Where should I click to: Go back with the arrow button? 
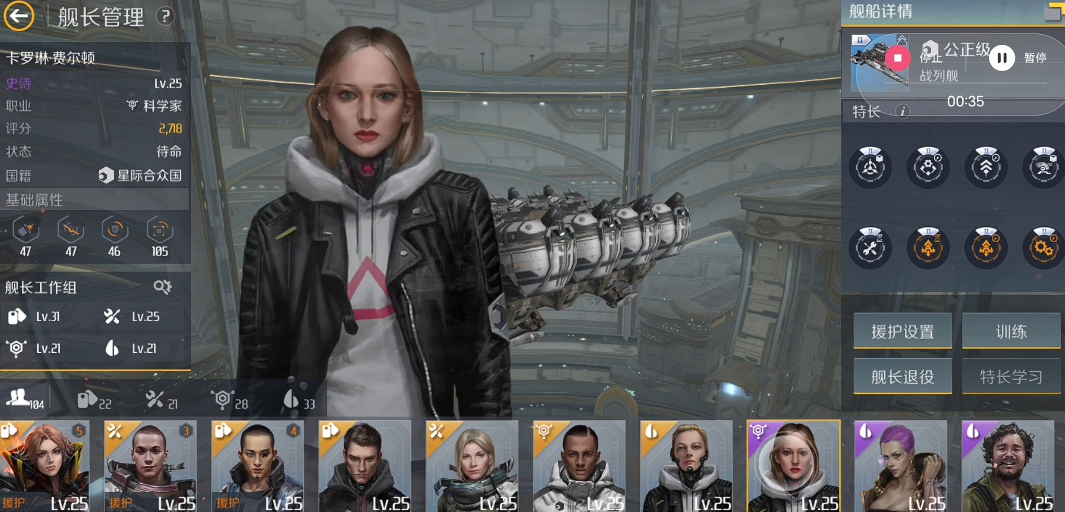point(19,16)
